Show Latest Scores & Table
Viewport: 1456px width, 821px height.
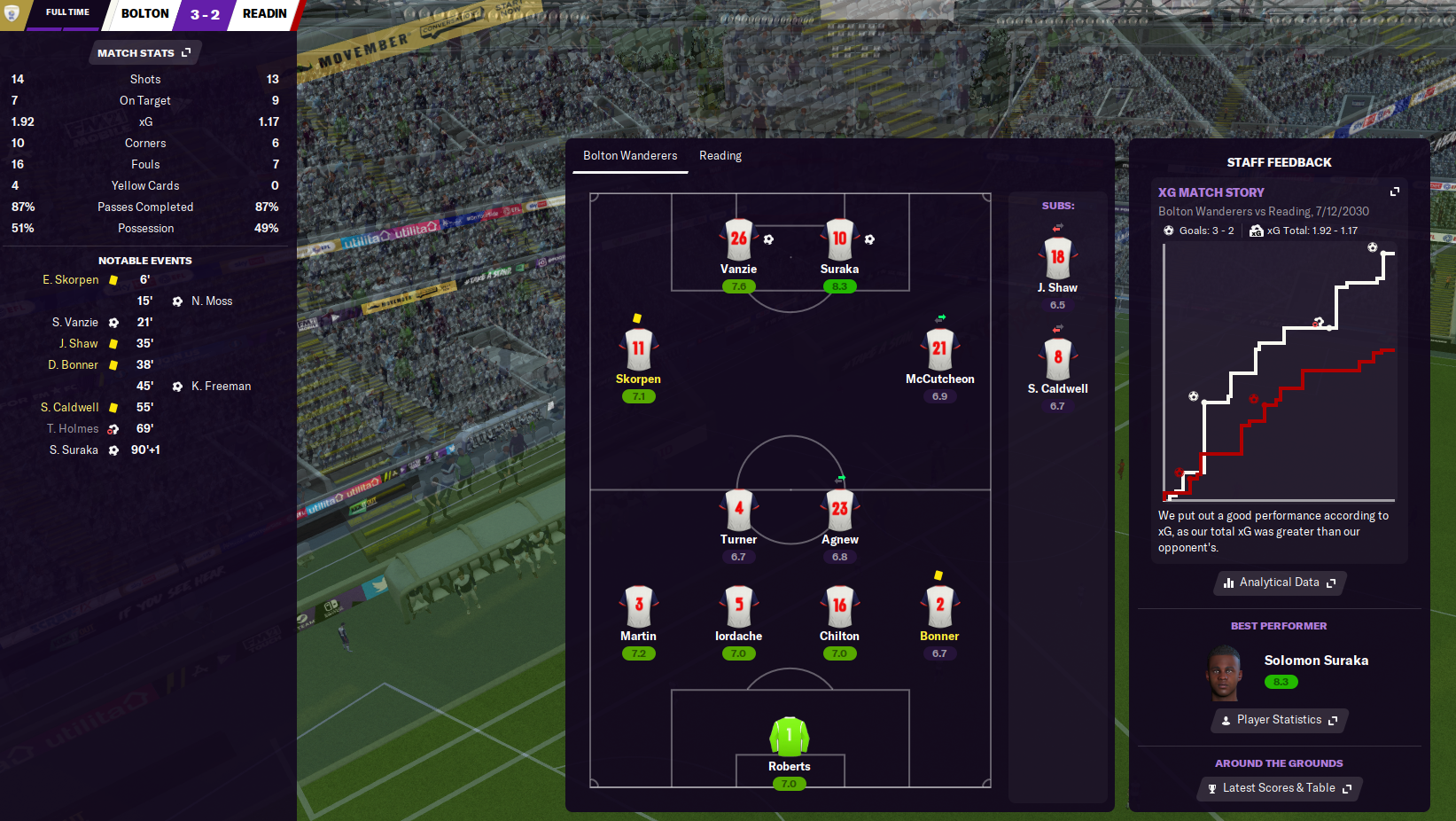tap(1279, 788)
